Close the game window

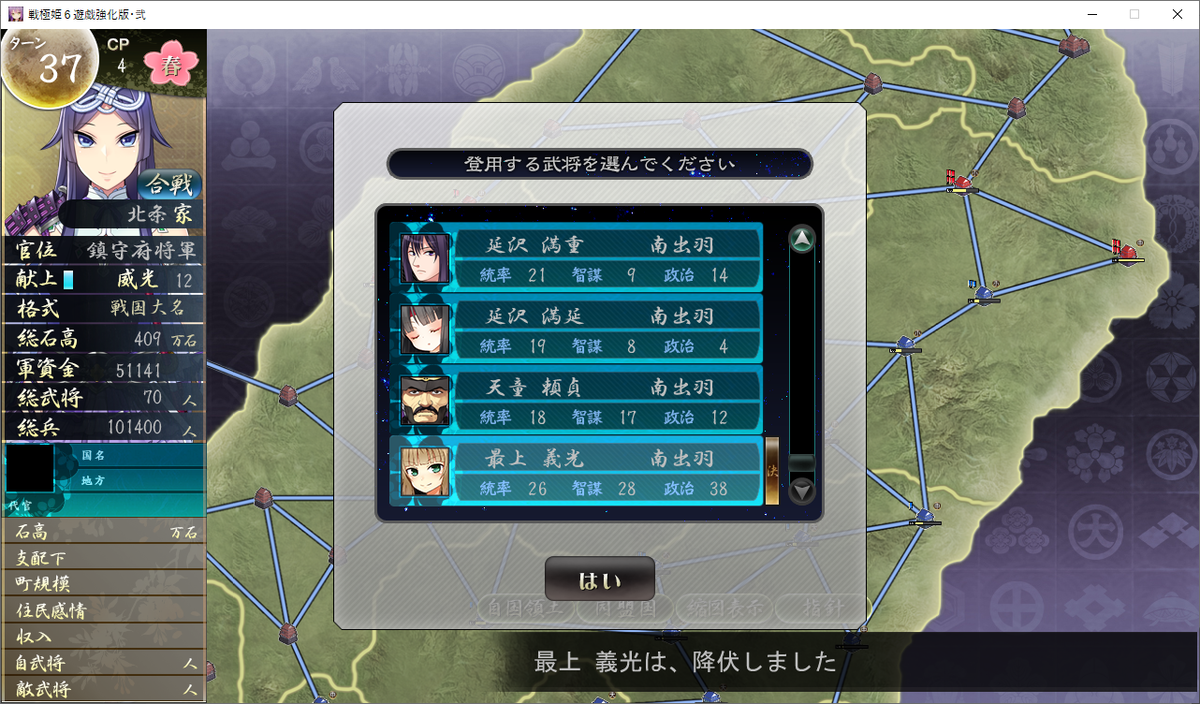point(1178,14)
